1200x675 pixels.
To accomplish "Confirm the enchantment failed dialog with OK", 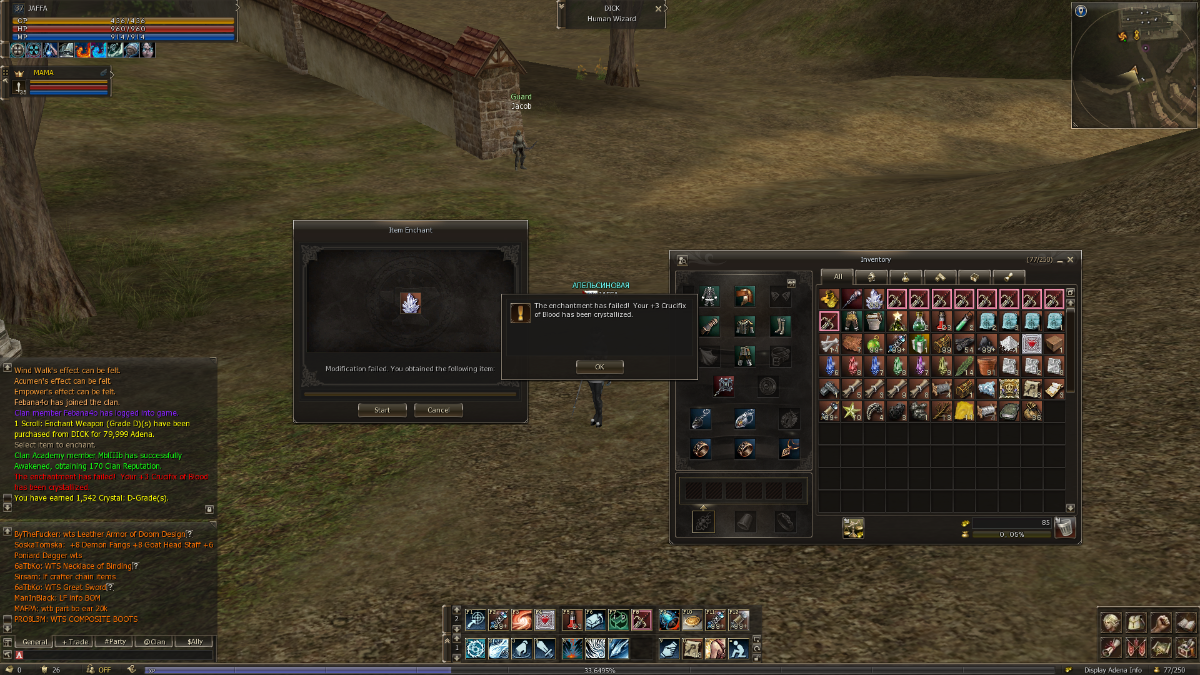I will point(599,367).
